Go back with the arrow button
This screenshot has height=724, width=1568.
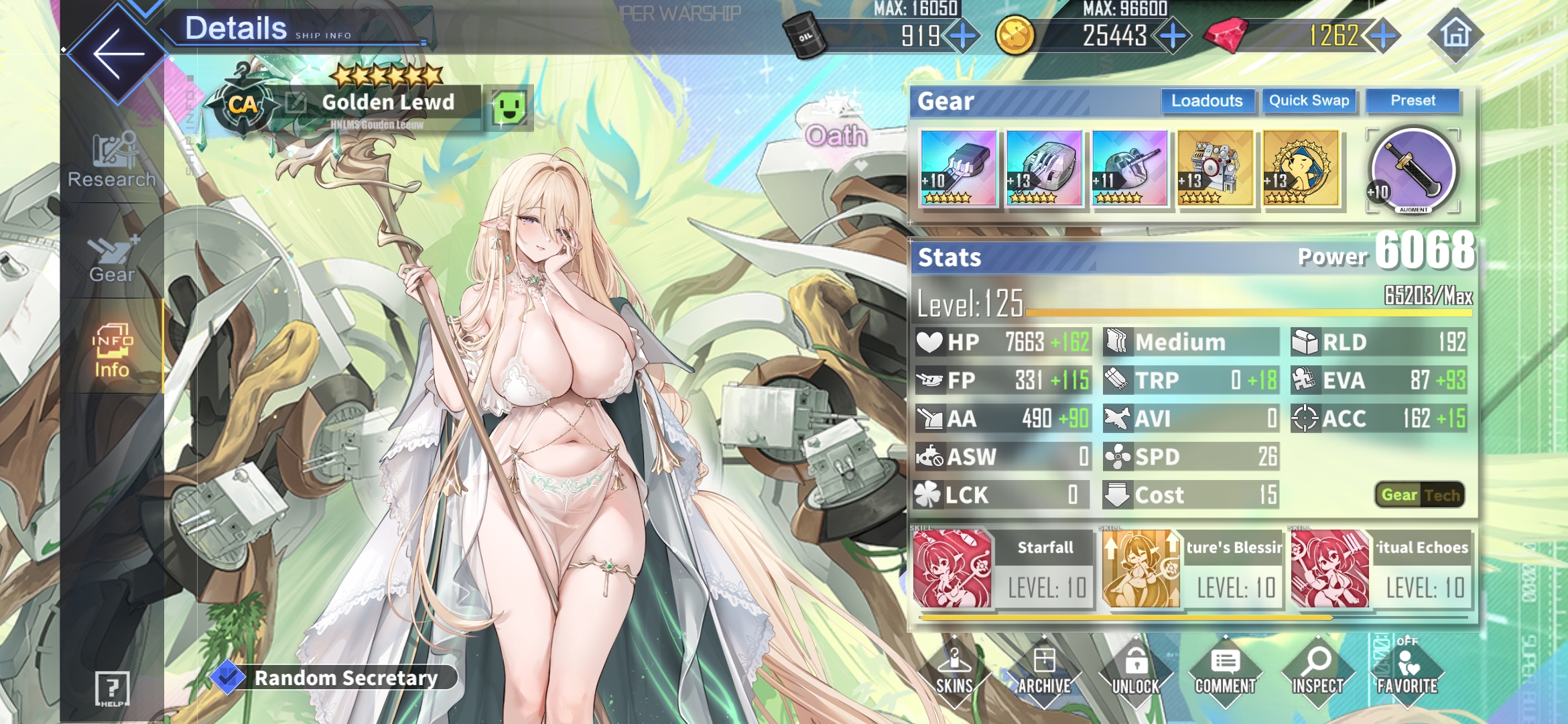pos(118,54)
